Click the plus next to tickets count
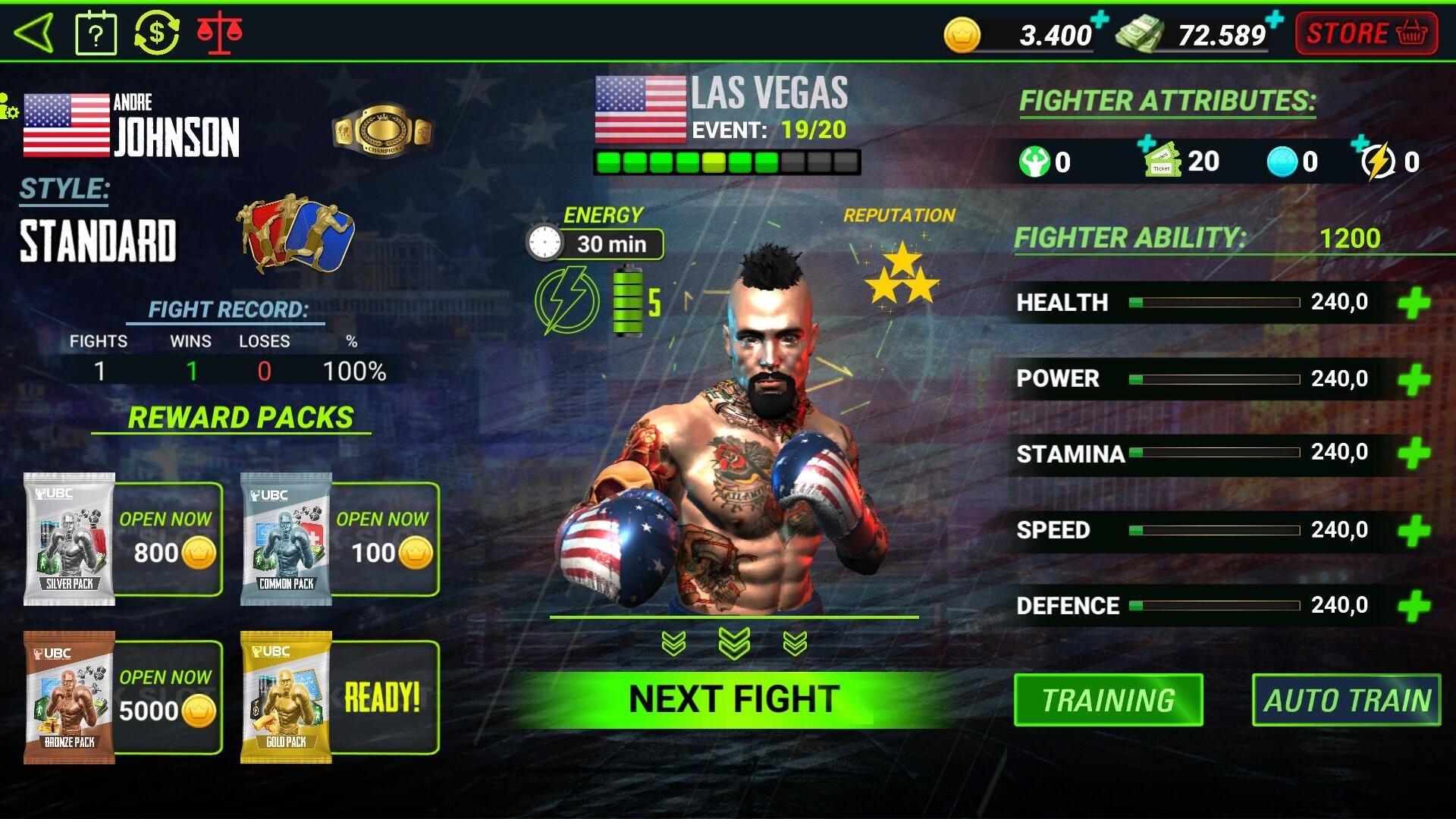 pos(1147,140)
